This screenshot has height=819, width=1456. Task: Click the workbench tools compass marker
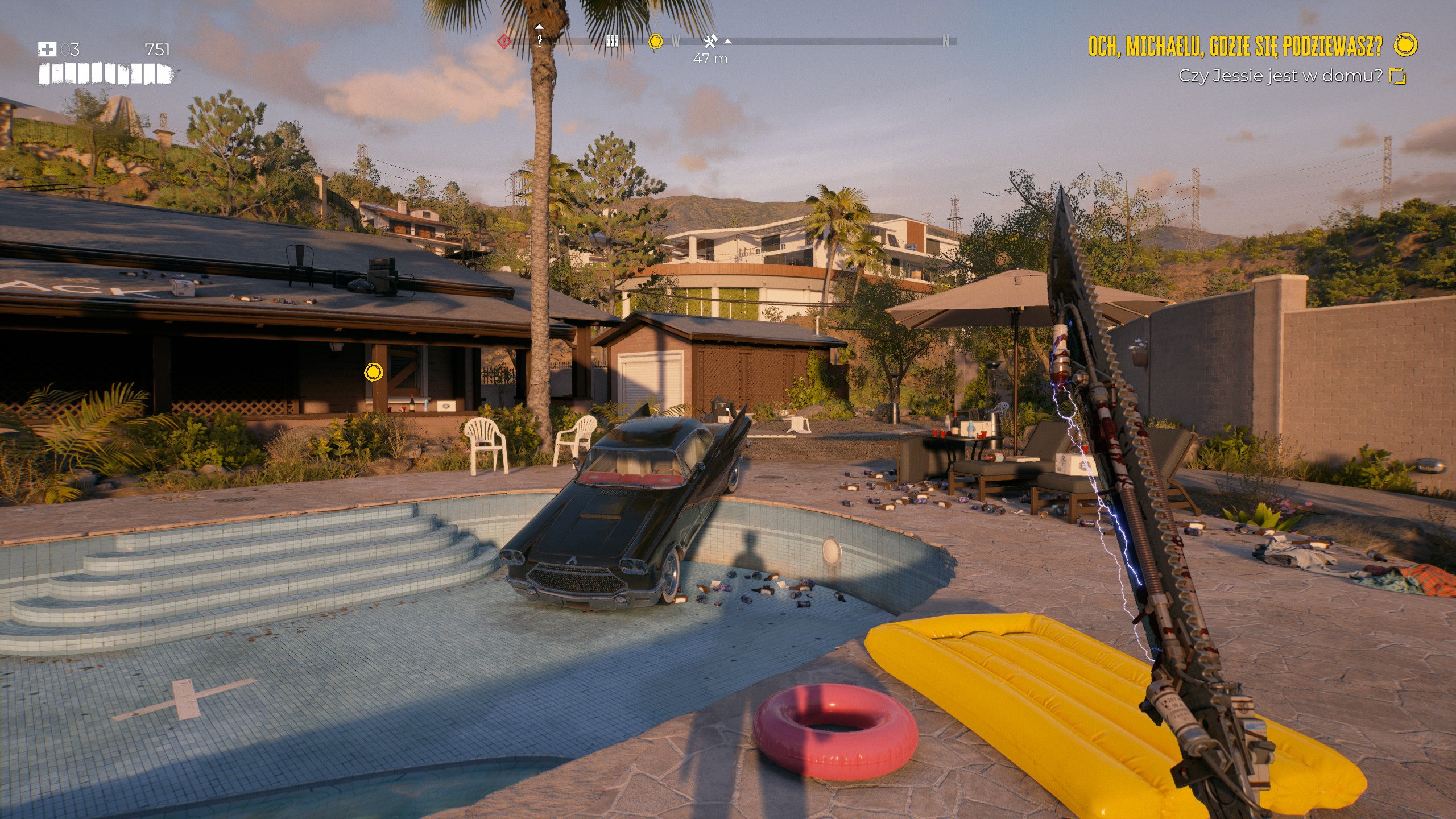point(710,41)
